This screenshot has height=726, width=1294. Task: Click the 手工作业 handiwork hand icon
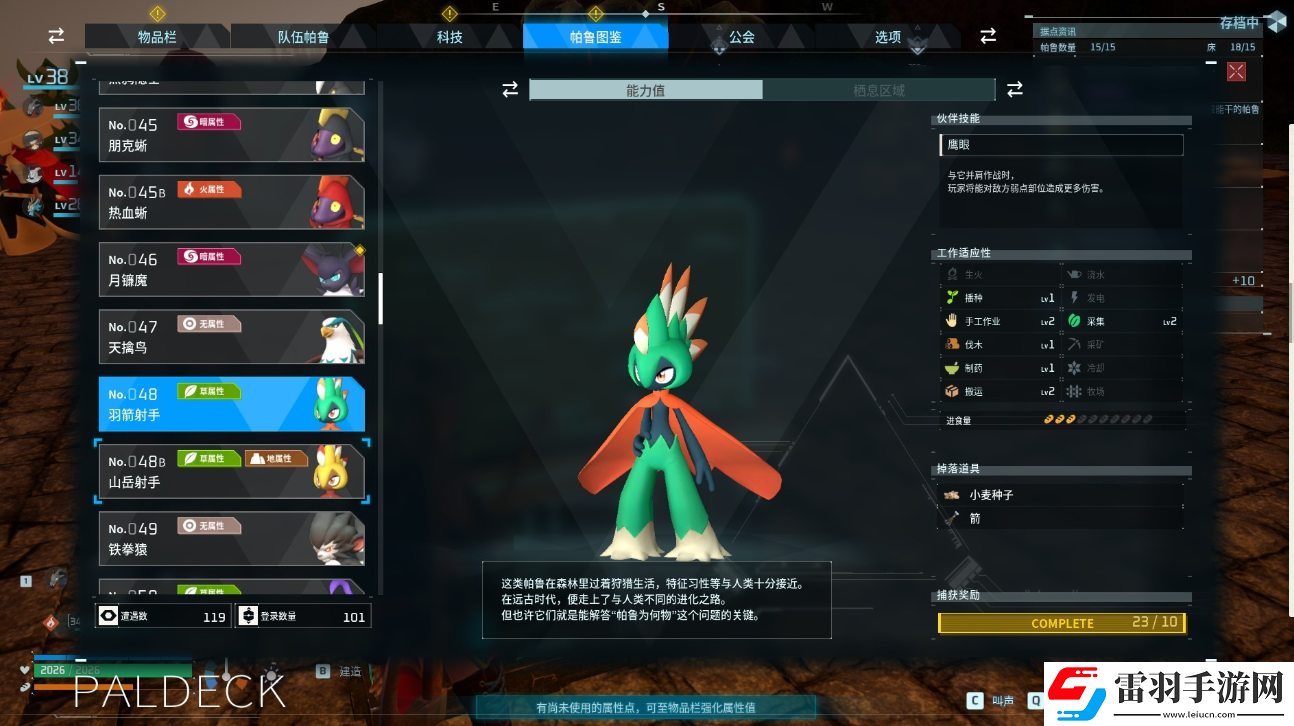(x=952, y=320)
